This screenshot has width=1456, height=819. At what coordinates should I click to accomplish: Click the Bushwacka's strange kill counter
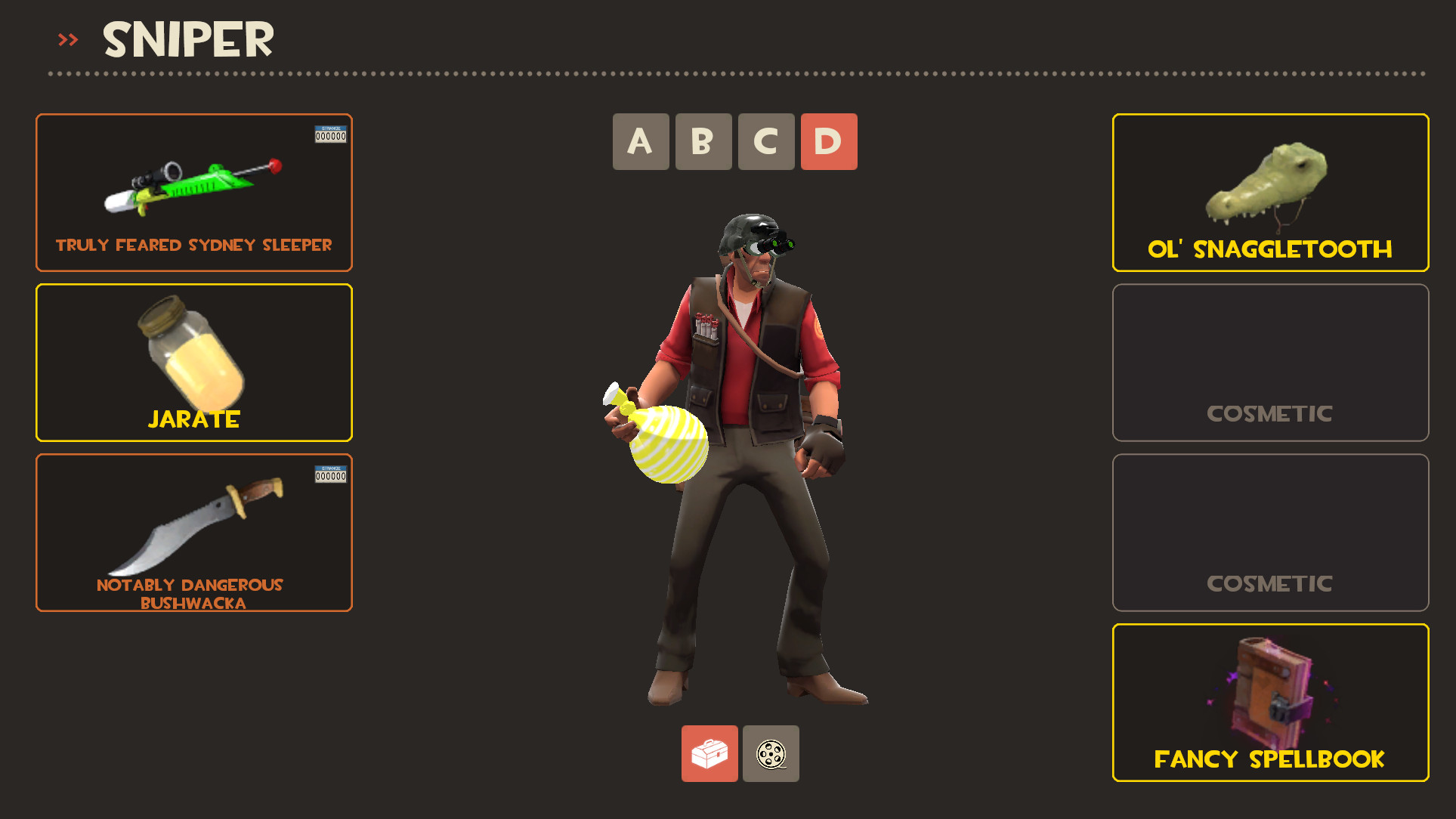point(330,475)
